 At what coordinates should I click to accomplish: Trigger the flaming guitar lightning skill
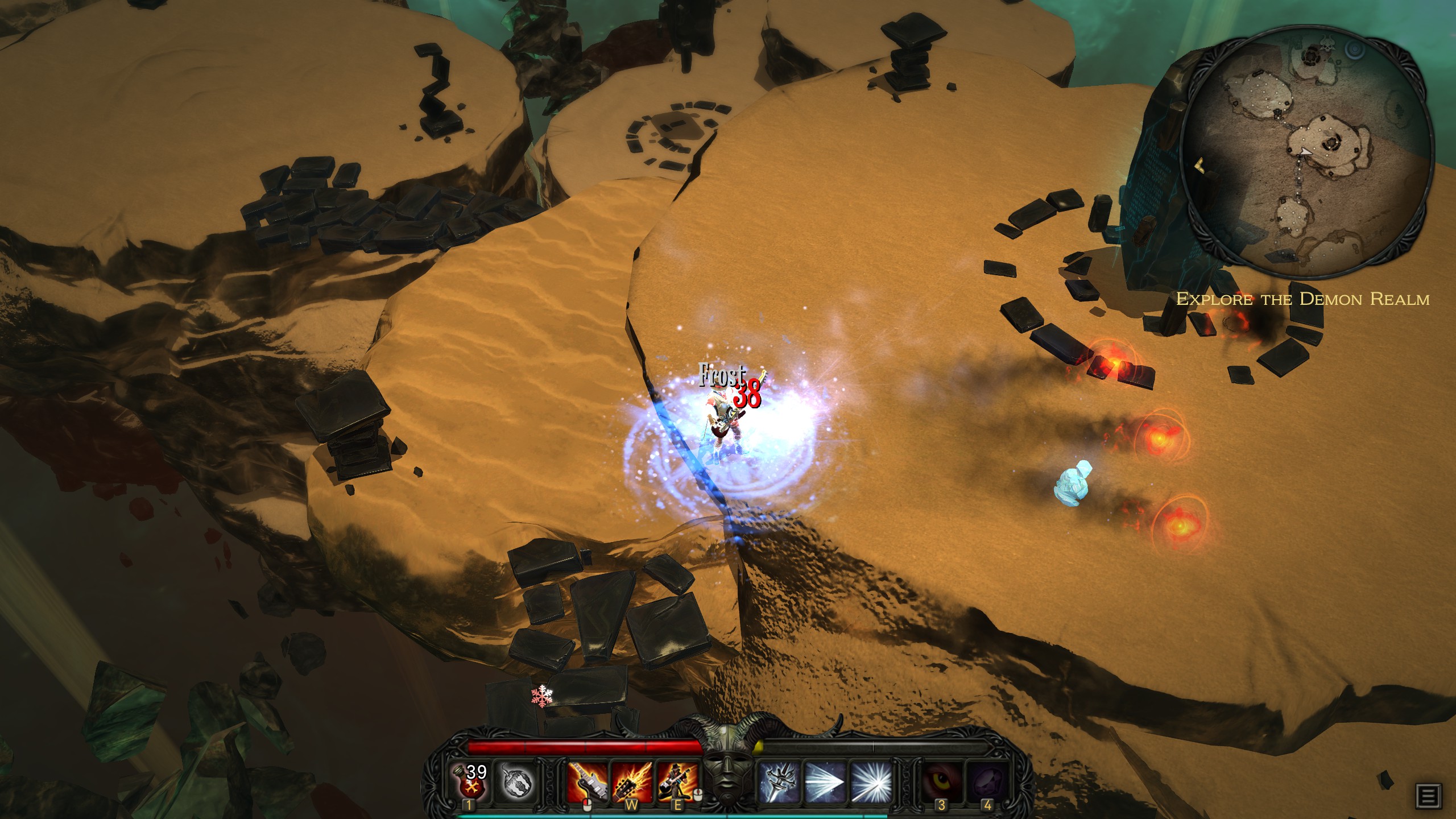pos(631,780)
